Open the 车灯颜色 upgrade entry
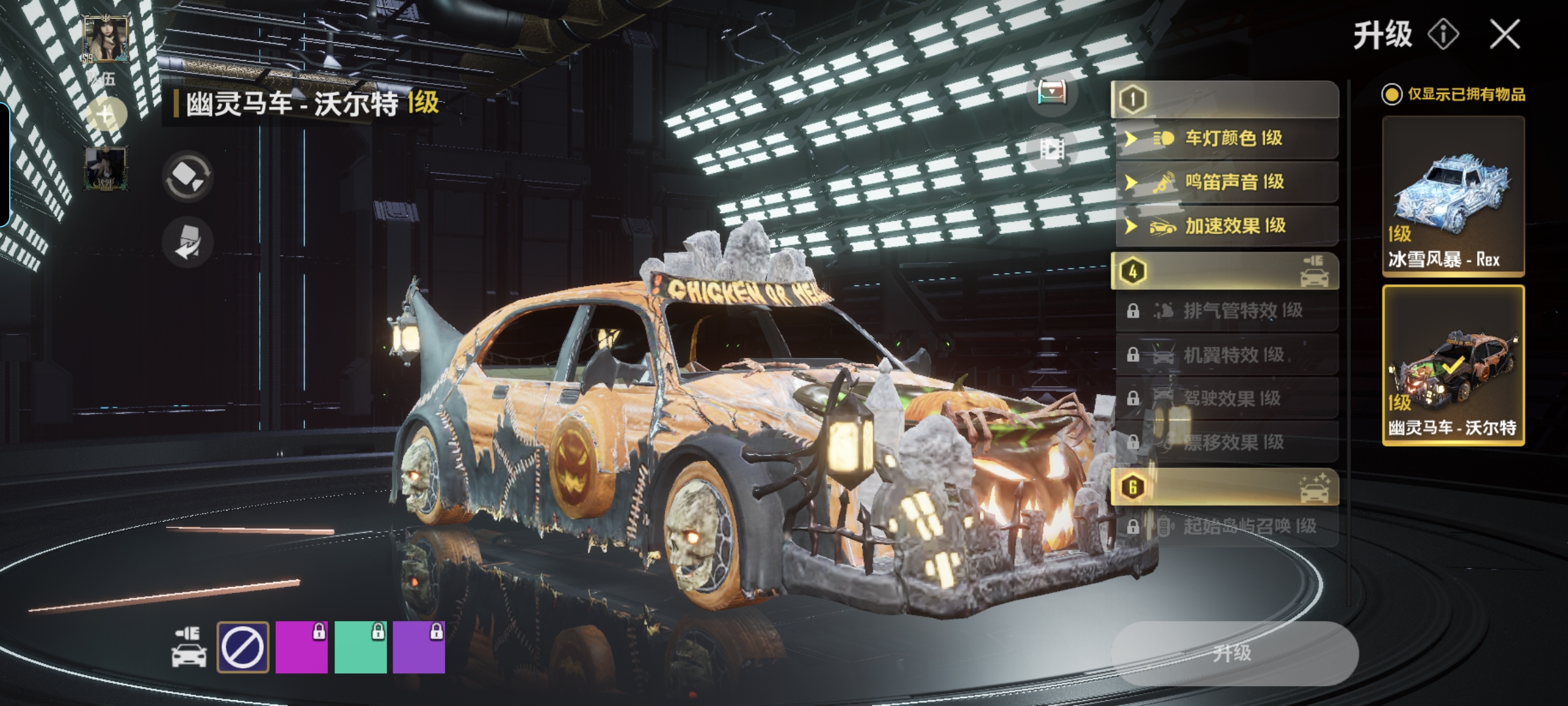The image size is (1568, 706). tap(1226, 139)
